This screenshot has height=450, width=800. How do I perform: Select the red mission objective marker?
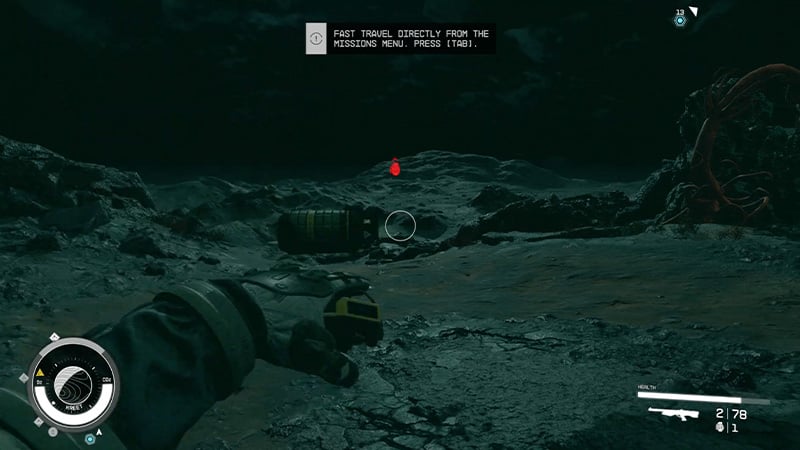395,167
